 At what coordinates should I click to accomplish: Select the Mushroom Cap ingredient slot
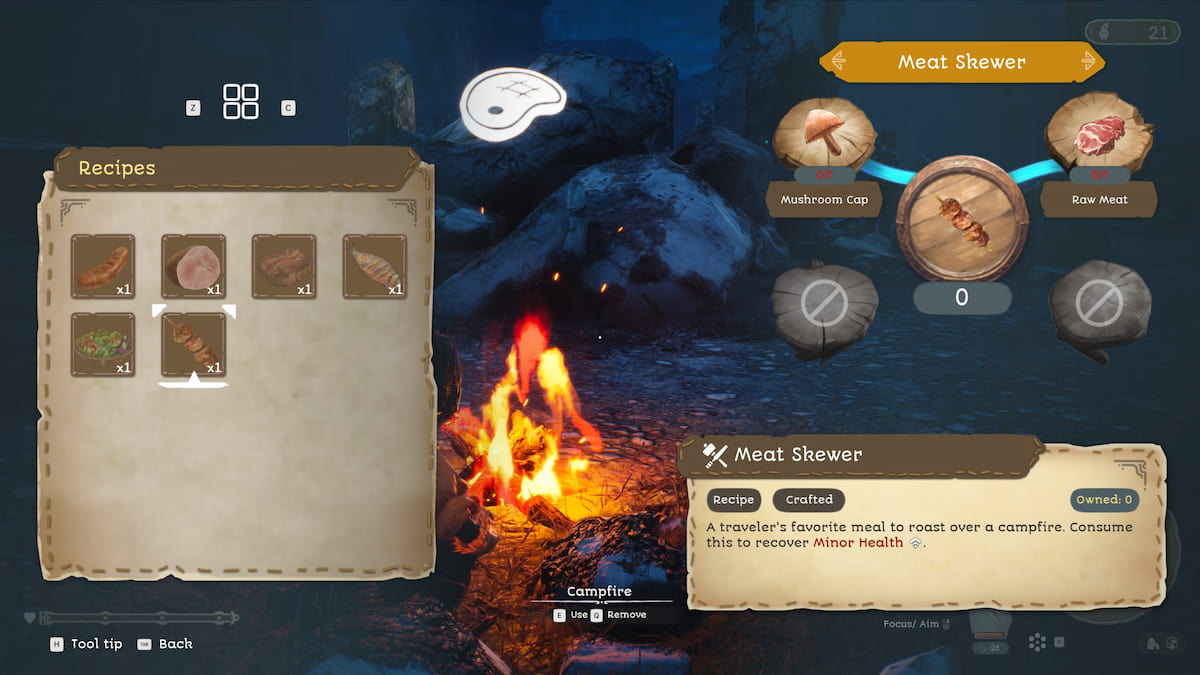[x=825, y=135]
